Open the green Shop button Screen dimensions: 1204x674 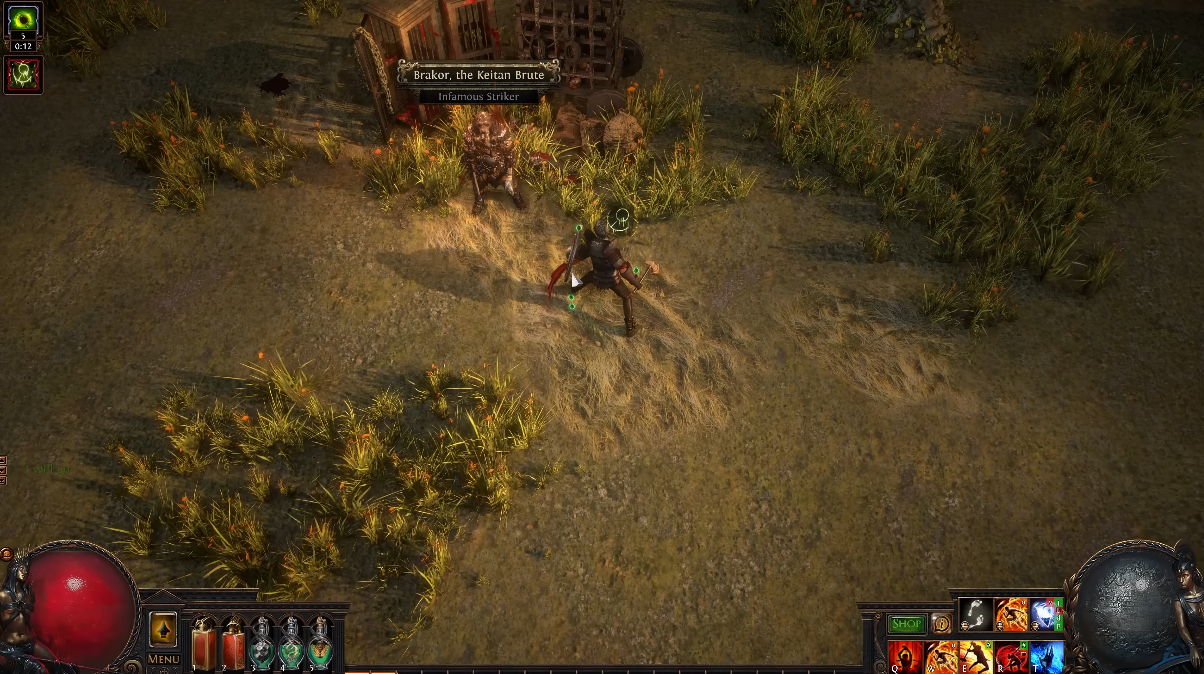pyautogui.click(x=907, y=624)
